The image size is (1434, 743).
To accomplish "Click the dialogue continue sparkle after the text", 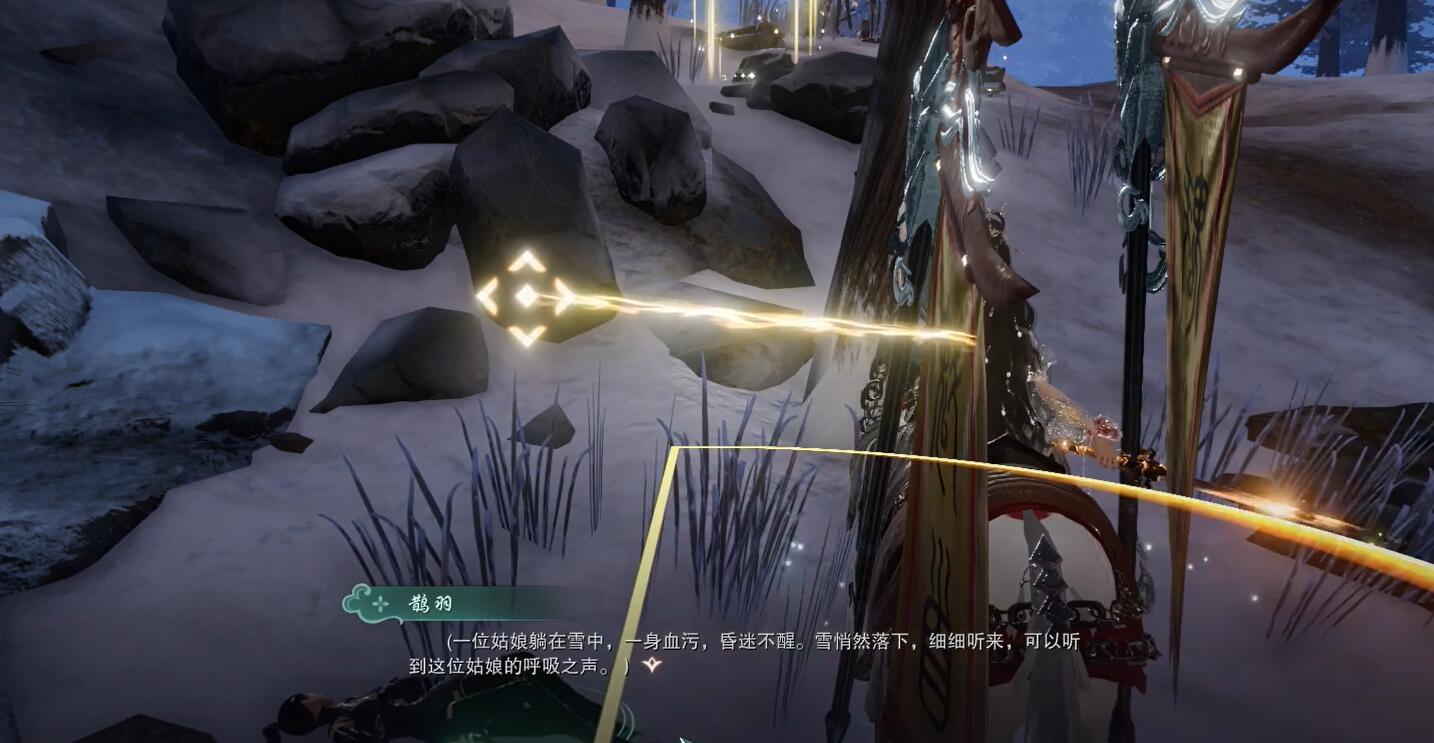I will [652, 664].
